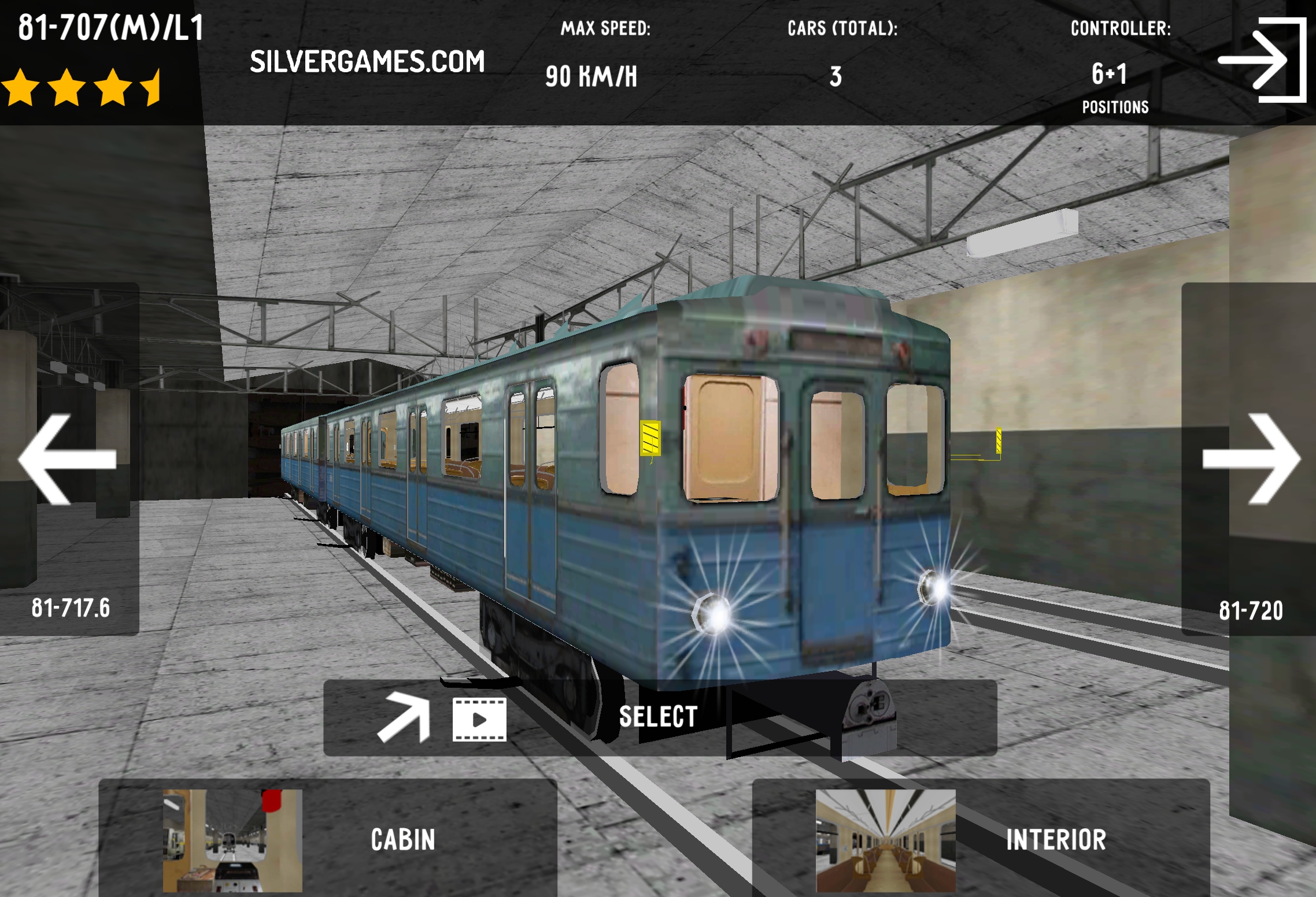Viewport: 1316px width, 897px height.
Task: Select the 81-707(M)/L1 train
Action: [658, 717]
